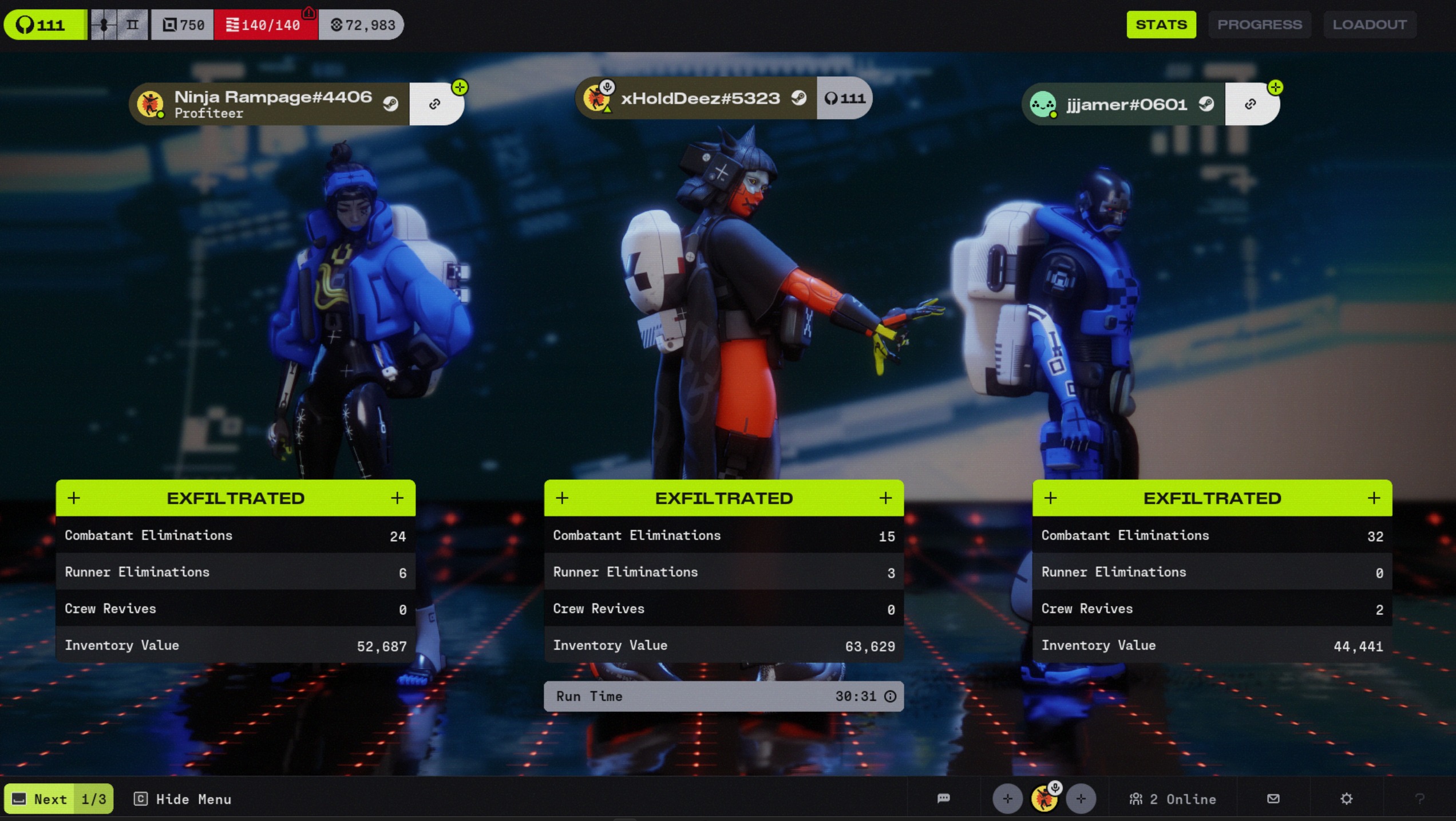This screenshot has width=1456, height=821.
Task: Click the link icon beside jjjamer
Action: 1250,104
